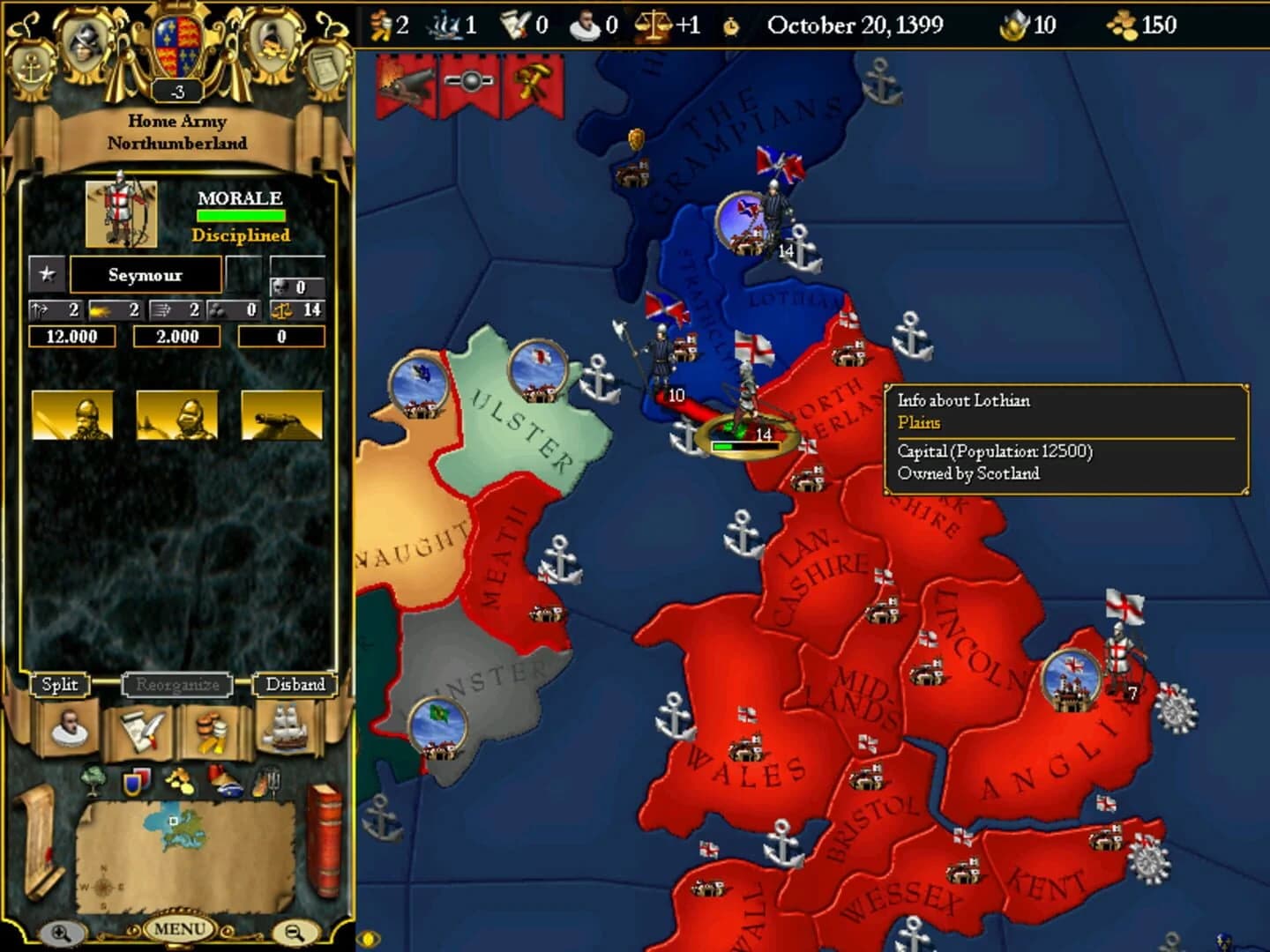Click the green morale bar
Viewport: 1270px width, 952px height.
click(240, 214)
